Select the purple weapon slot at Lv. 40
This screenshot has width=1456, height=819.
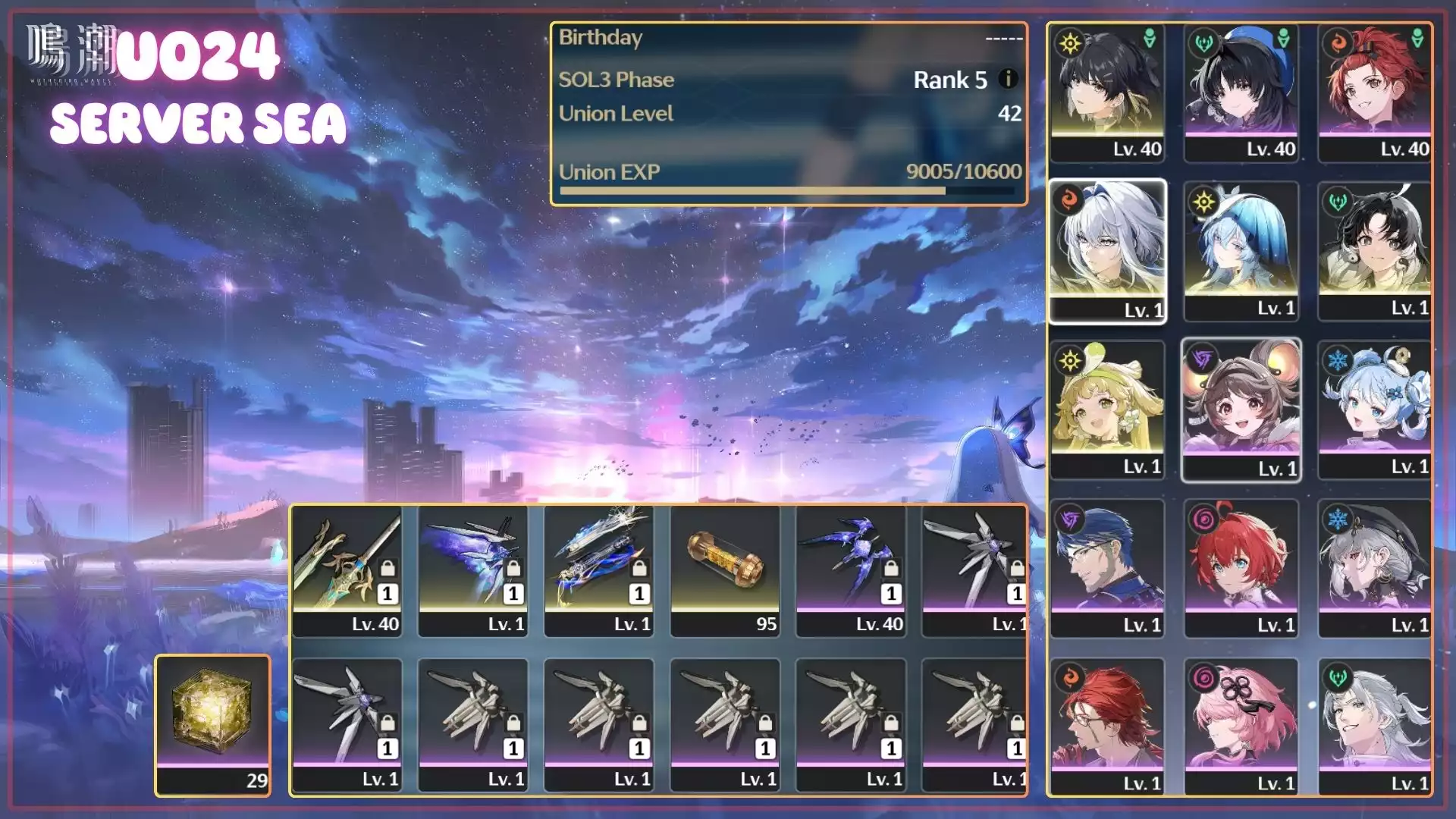[x=851, y=570]
